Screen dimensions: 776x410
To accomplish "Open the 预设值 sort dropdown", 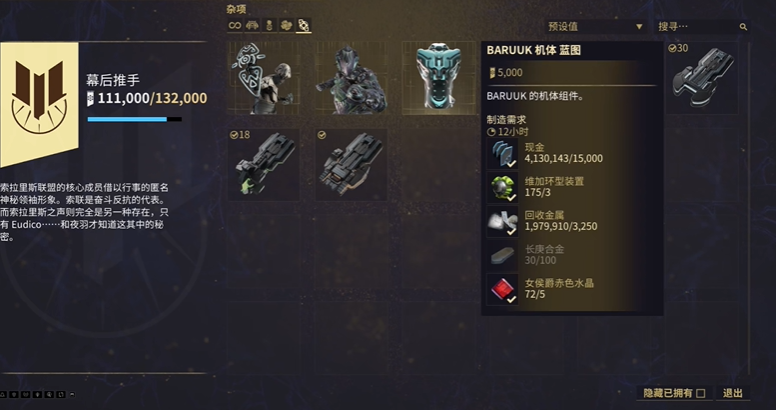I will pyautogui.click(x=596, y=26).
